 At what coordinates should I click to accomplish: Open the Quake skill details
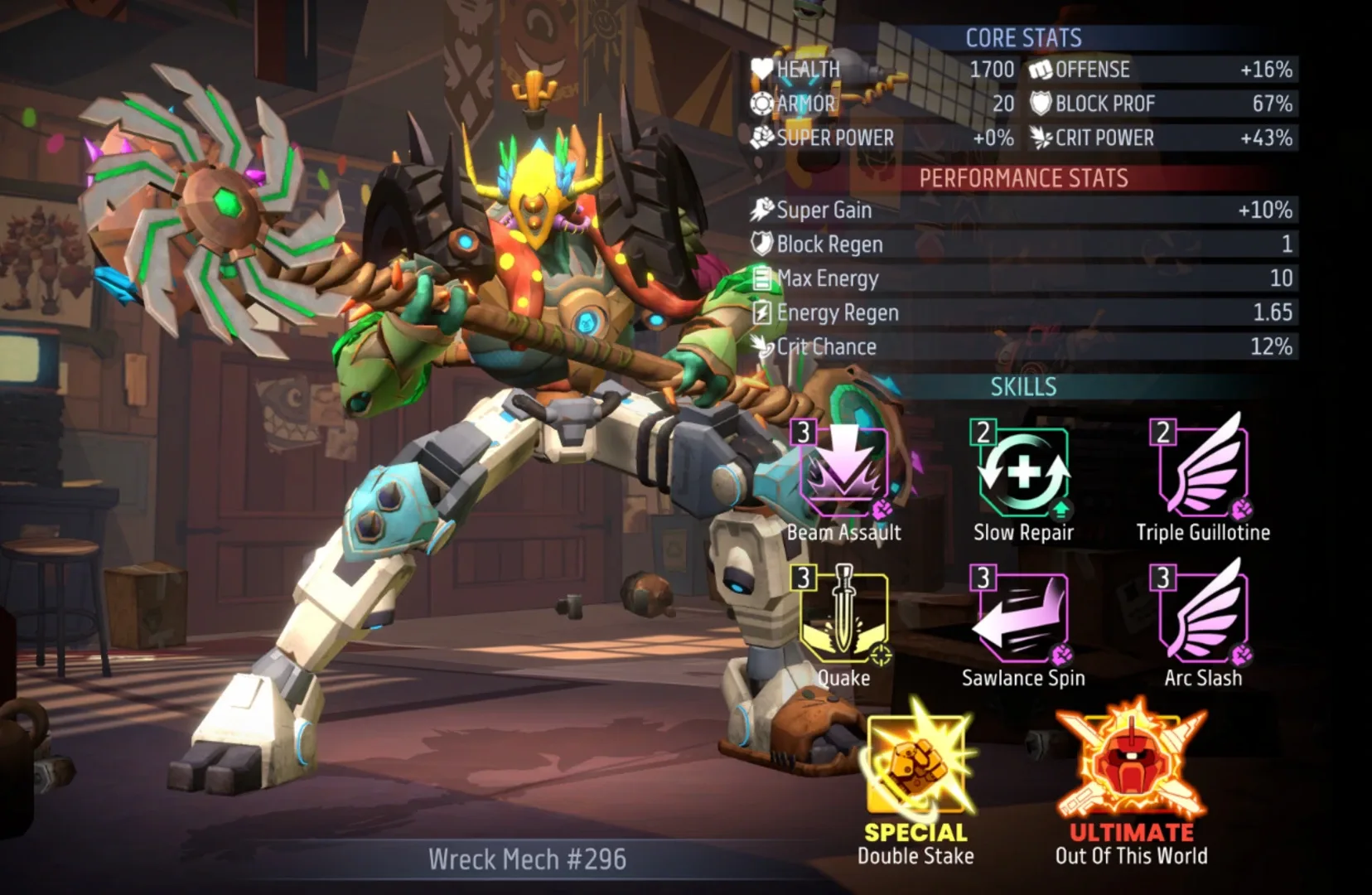coord(843,618)
